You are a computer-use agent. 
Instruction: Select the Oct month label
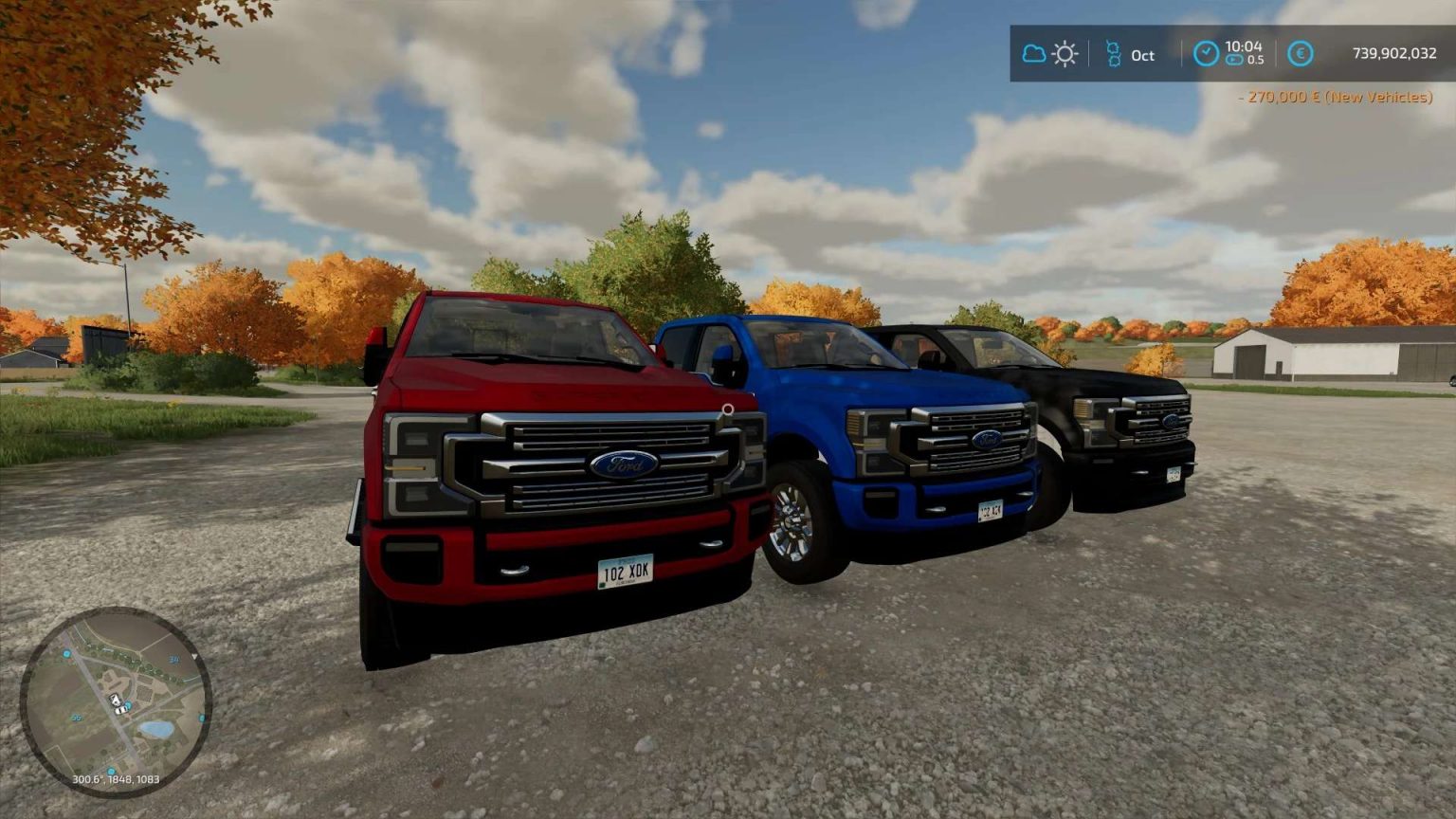tap(1143, 56)
